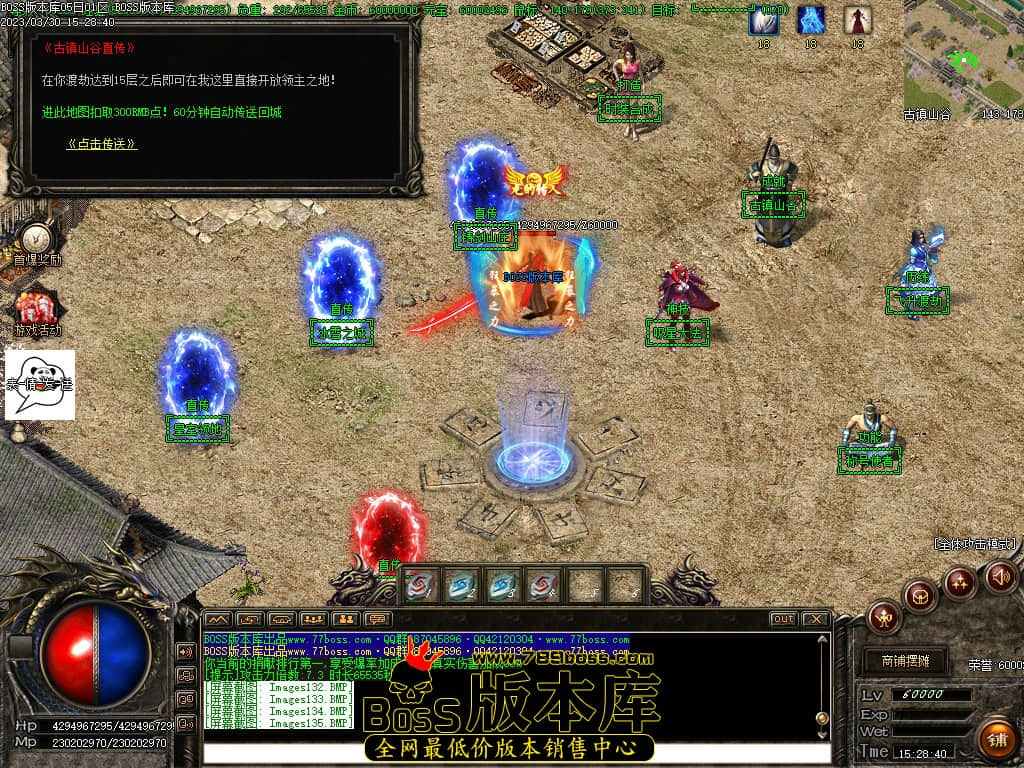This screenshot has width=1024, height=768.
Task: Open the skills sparkle round button
Action: tap(961, 582)
